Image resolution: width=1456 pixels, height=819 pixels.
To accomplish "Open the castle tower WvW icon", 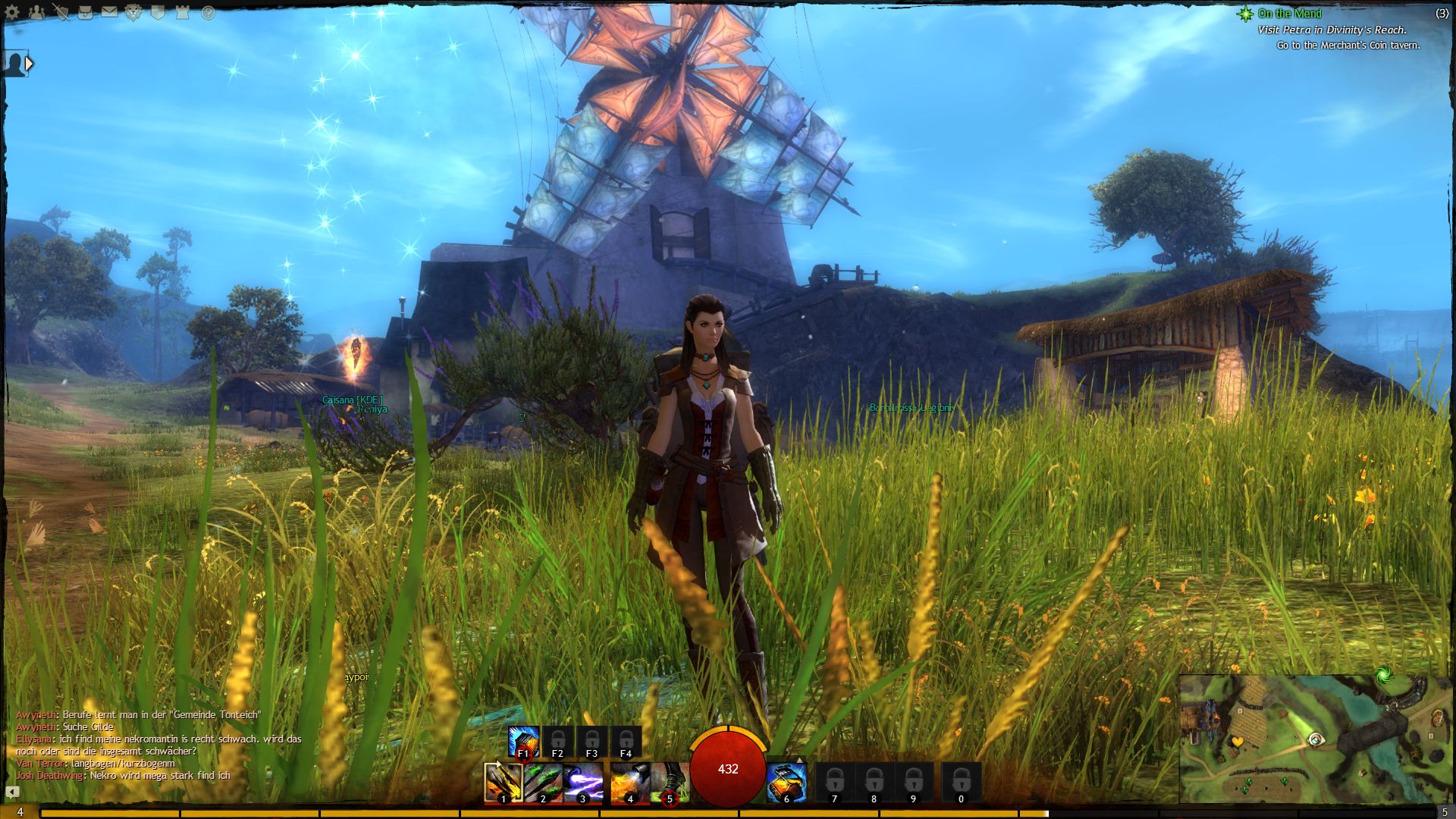I will [x=182, y=12].
